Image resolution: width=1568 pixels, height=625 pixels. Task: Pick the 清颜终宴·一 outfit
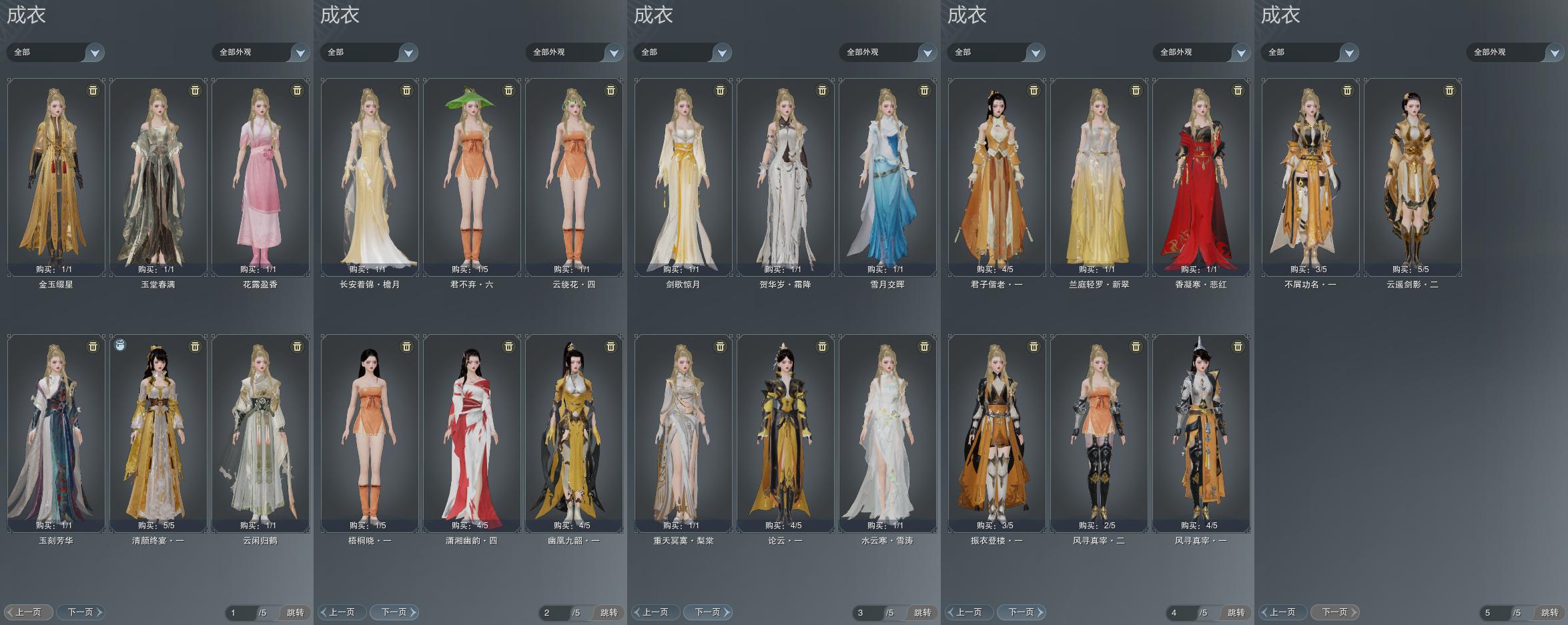point(158,433)
